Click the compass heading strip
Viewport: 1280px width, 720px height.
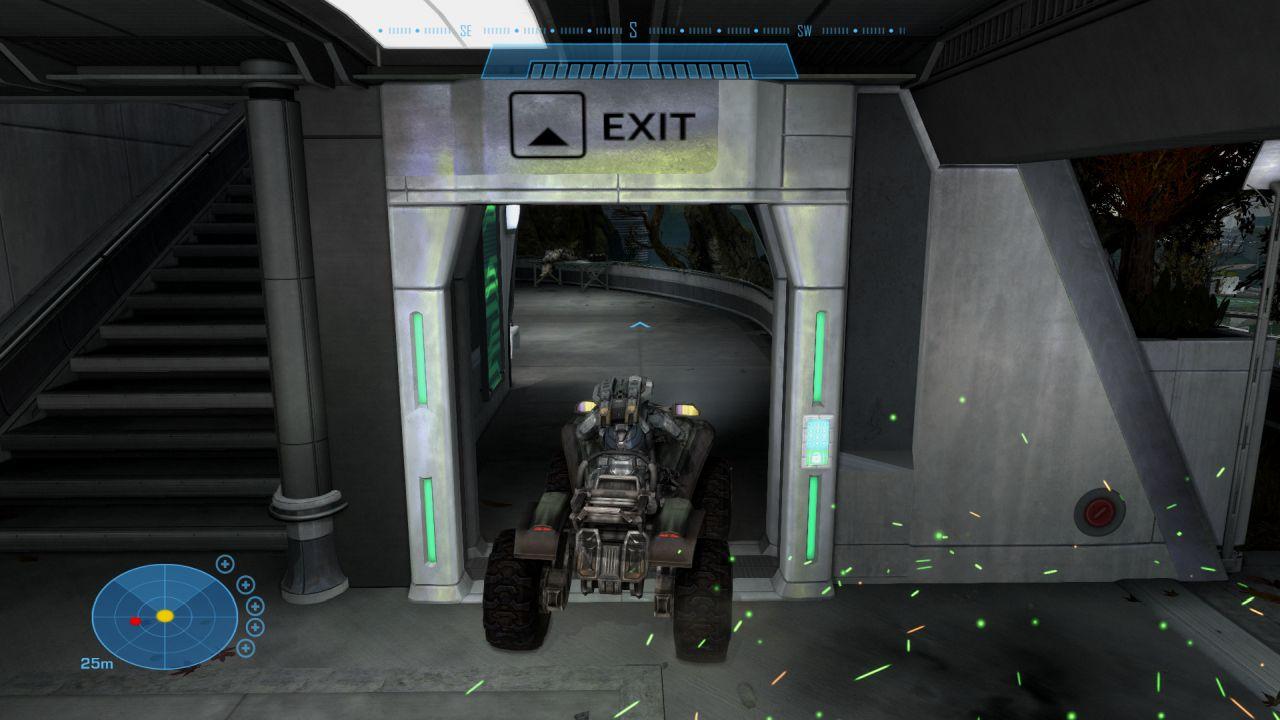(640, 31)
